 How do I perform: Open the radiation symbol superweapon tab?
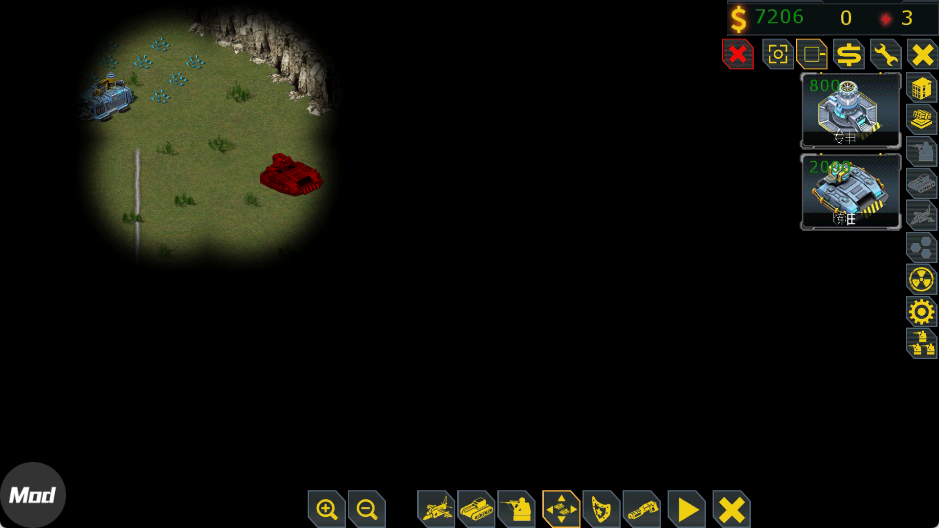point(921,279)
